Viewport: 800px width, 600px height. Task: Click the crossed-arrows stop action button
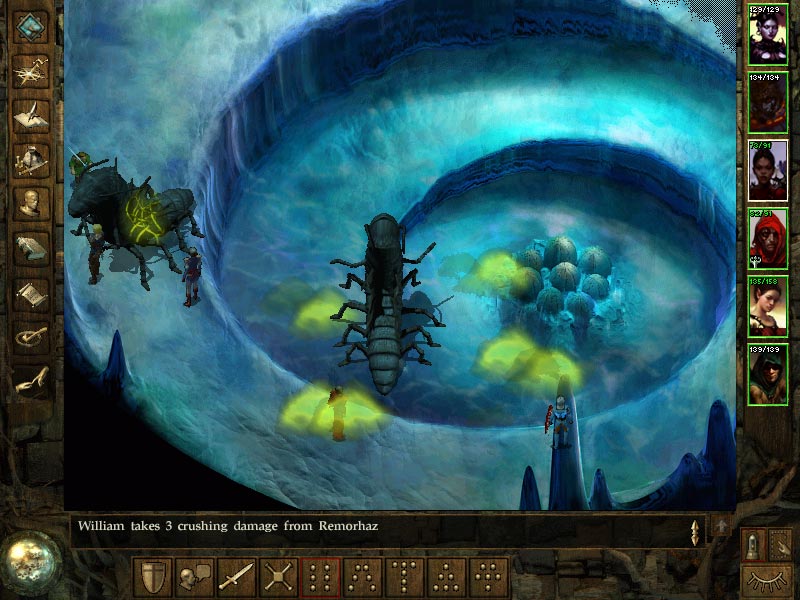click(278, 577)
